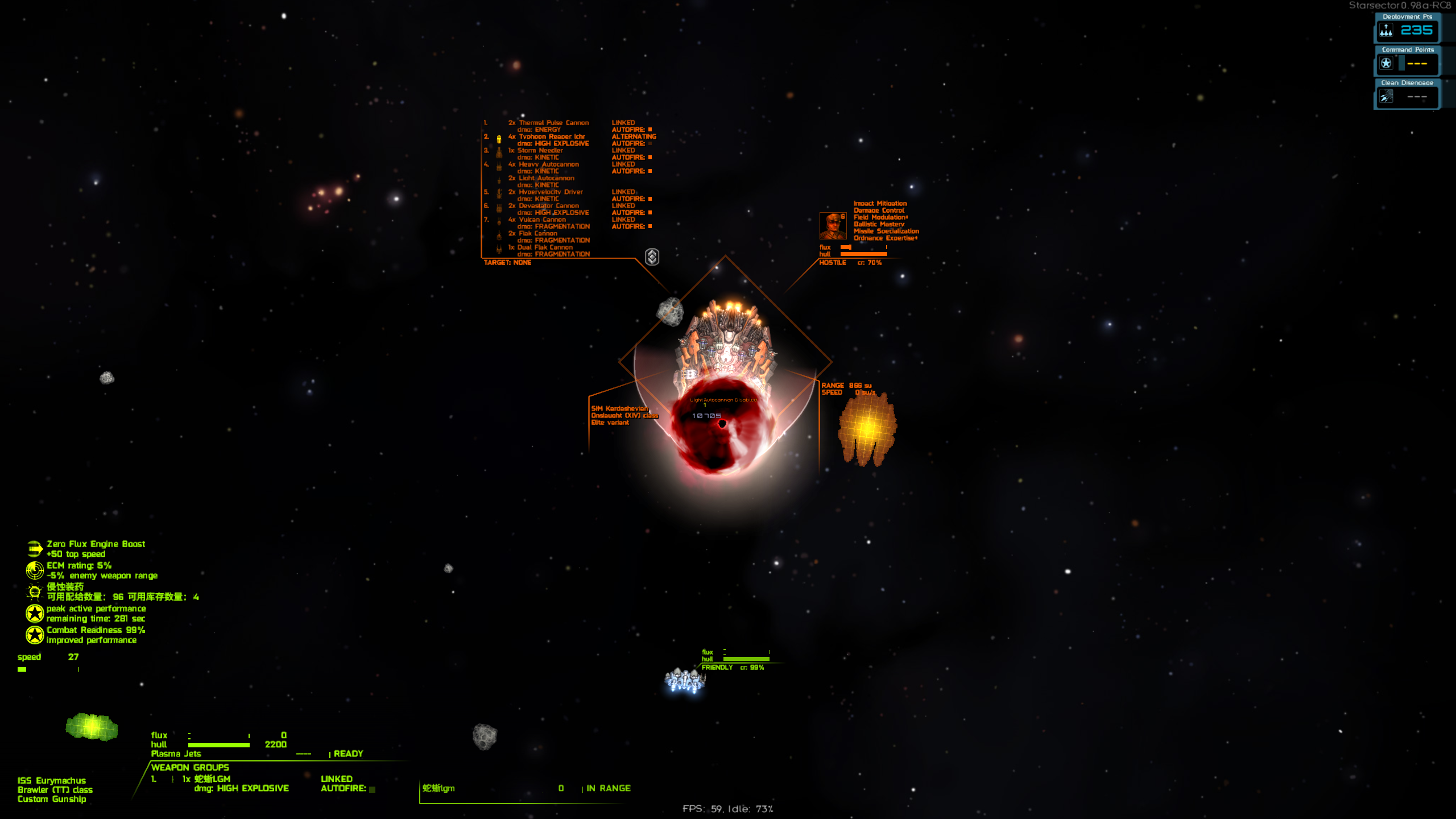1456x819 pixels.
Task: Click the peak active performance star icon
Action: (x=34, y=613)
